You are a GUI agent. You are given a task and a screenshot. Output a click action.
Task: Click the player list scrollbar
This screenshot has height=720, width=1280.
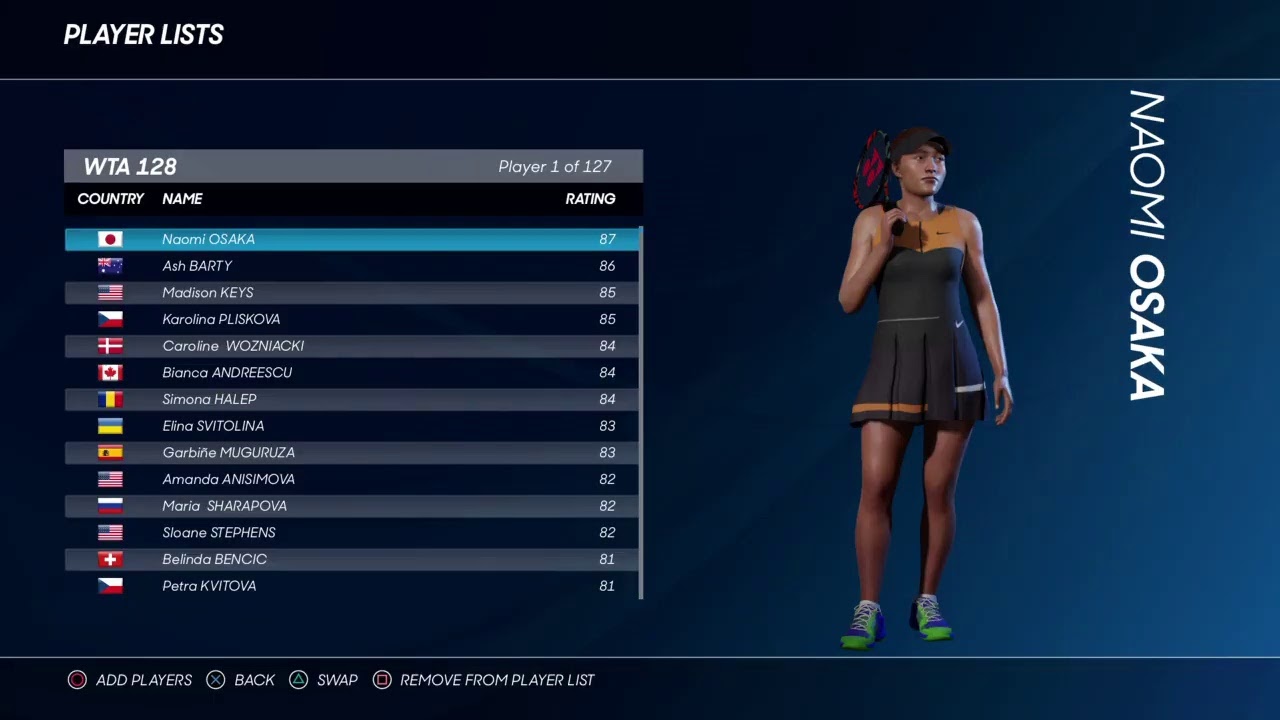click(640, 412)
